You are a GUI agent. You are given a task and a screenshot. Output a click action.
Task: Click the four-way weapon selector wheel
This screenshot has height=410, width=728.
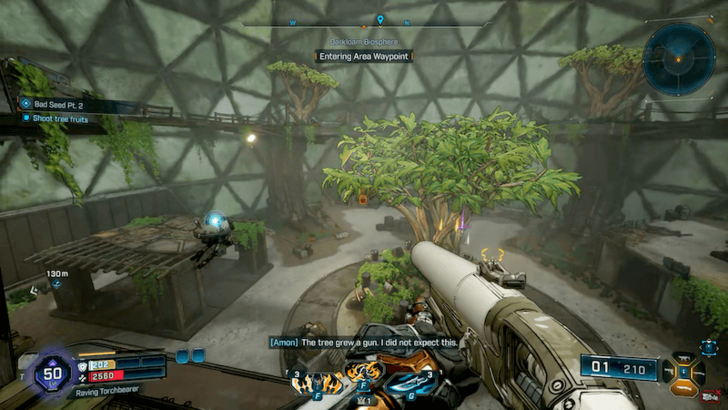(x=688, y=372)
